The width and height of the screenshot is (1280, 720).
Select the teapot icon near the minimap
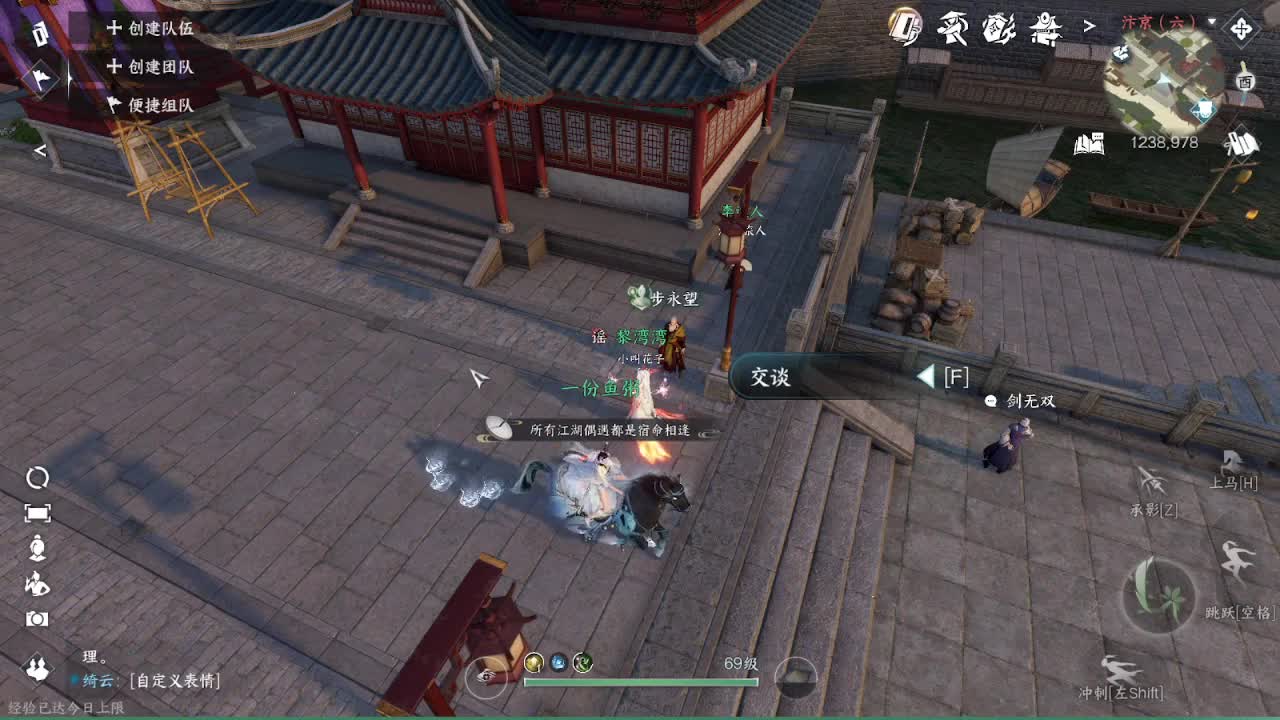pyautogui.click(x=1000, y=28)
